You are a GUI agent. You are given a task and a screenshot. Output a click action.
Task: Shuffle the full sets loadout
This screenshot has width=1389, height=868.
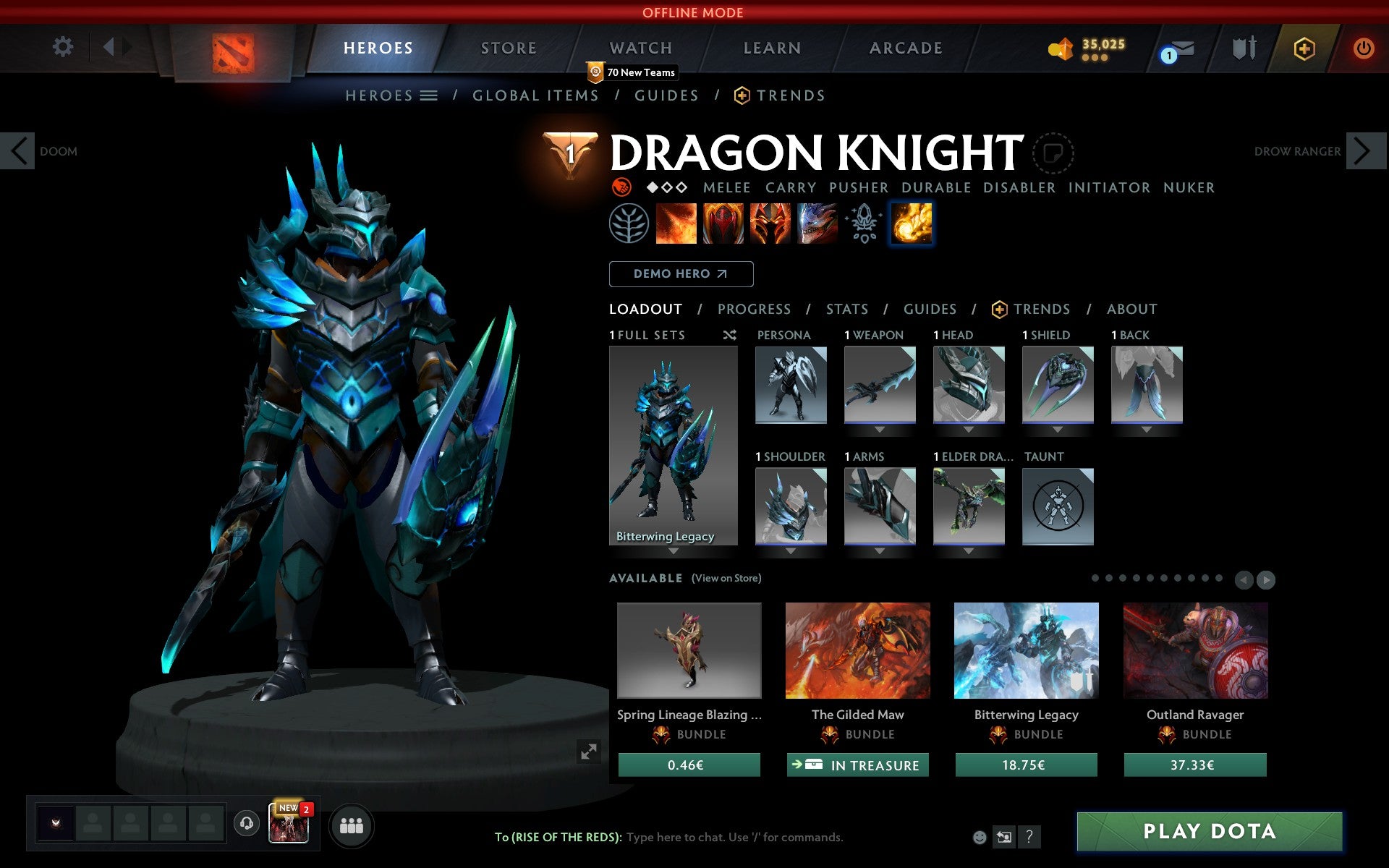coord(729,335)
